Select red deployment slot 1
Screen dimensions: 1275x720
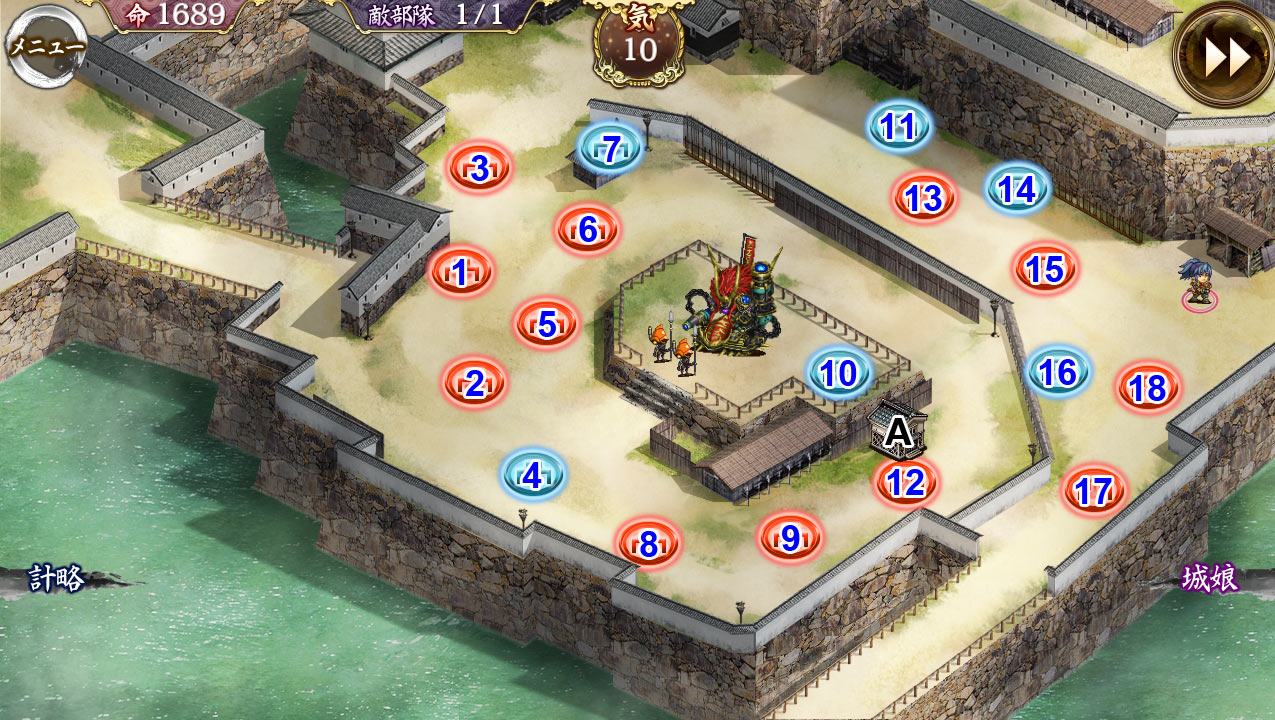click(x=461, y=271)
